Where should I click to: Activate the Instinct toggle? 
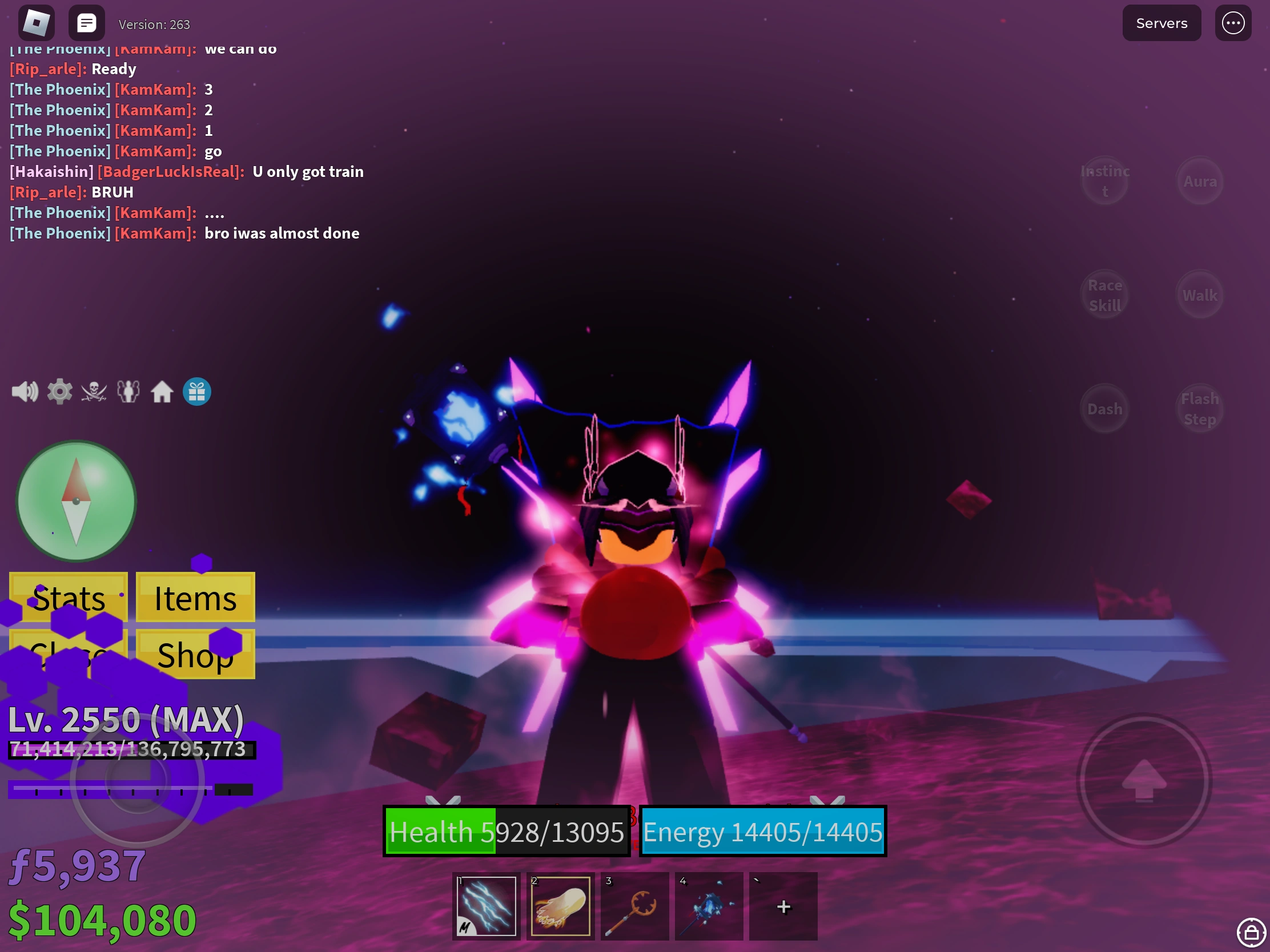click(1104, 180)
